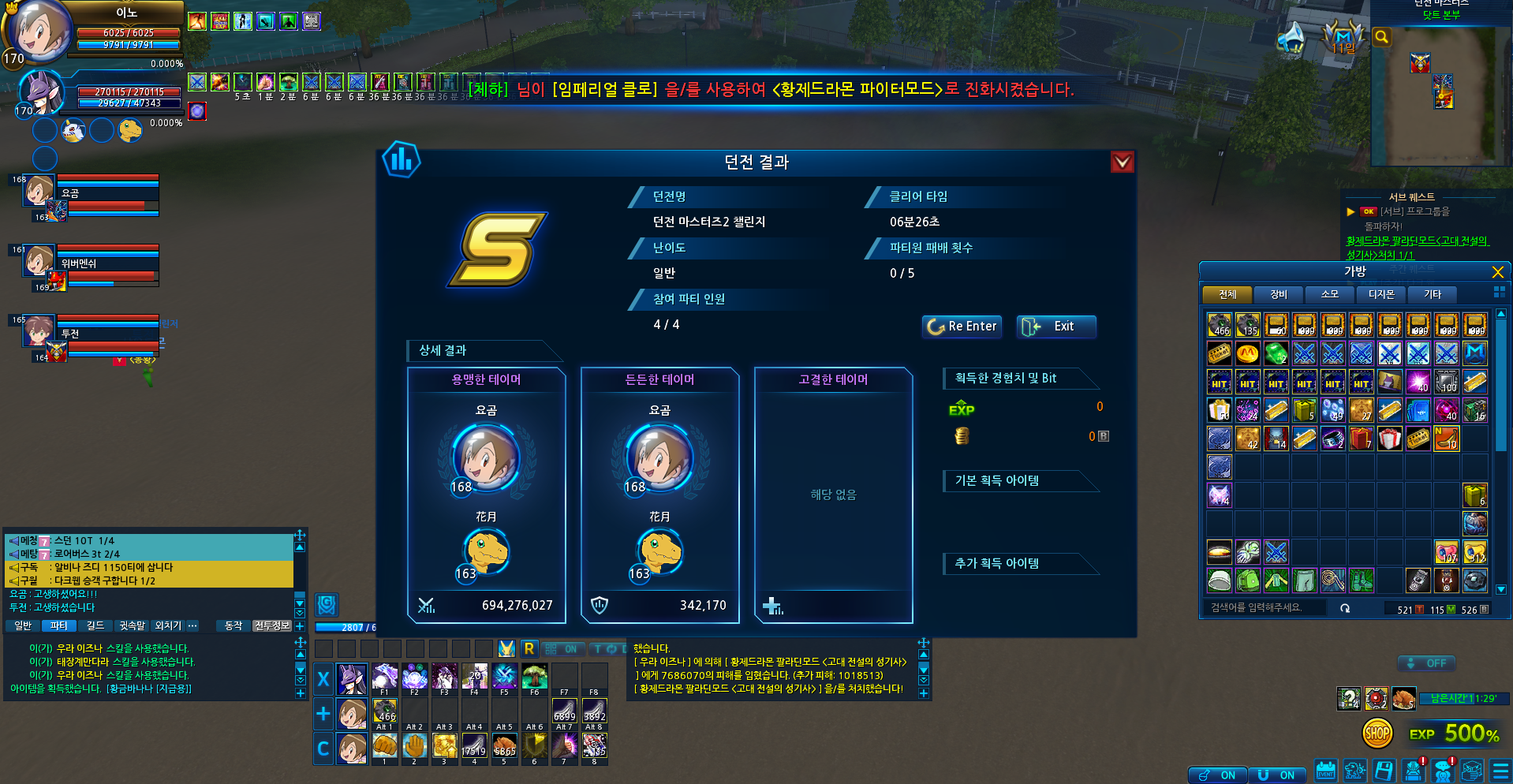This screenshot has height=784, width=1513.
Task: Click the bag search input field
Action: (1266, 608)
